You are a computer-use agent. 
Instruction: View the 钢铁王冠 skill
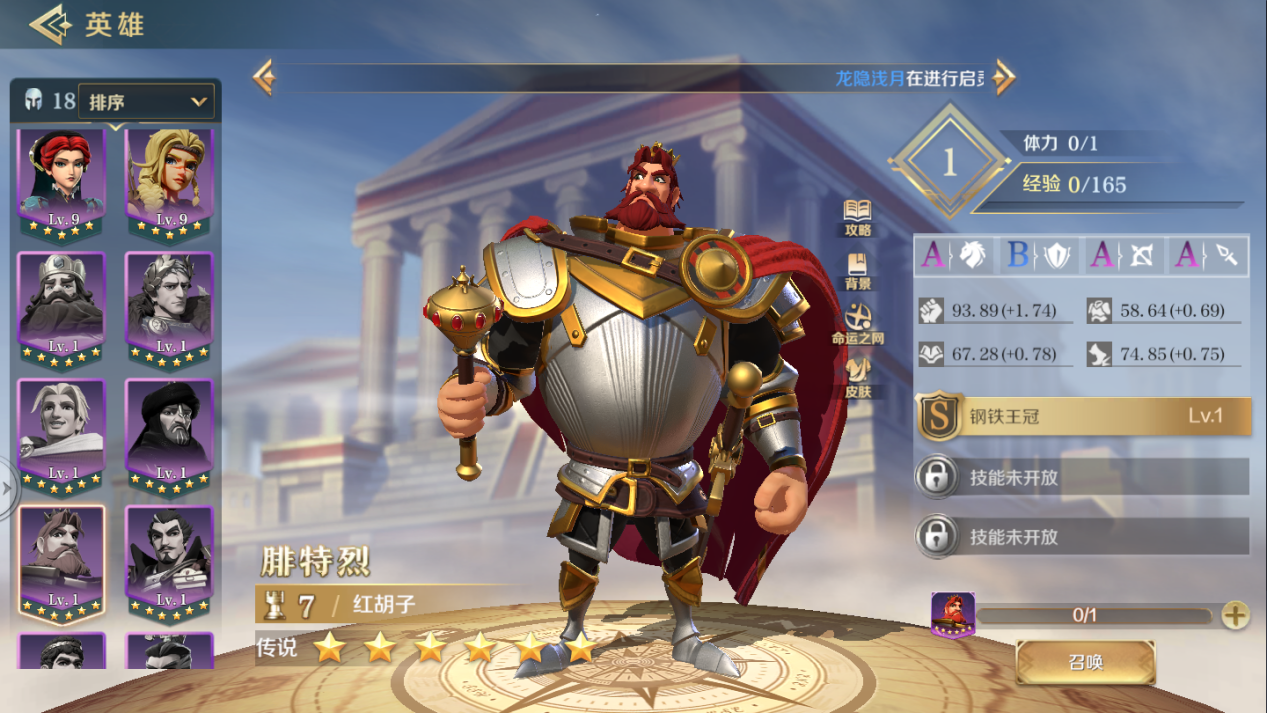coord(1084,416)
